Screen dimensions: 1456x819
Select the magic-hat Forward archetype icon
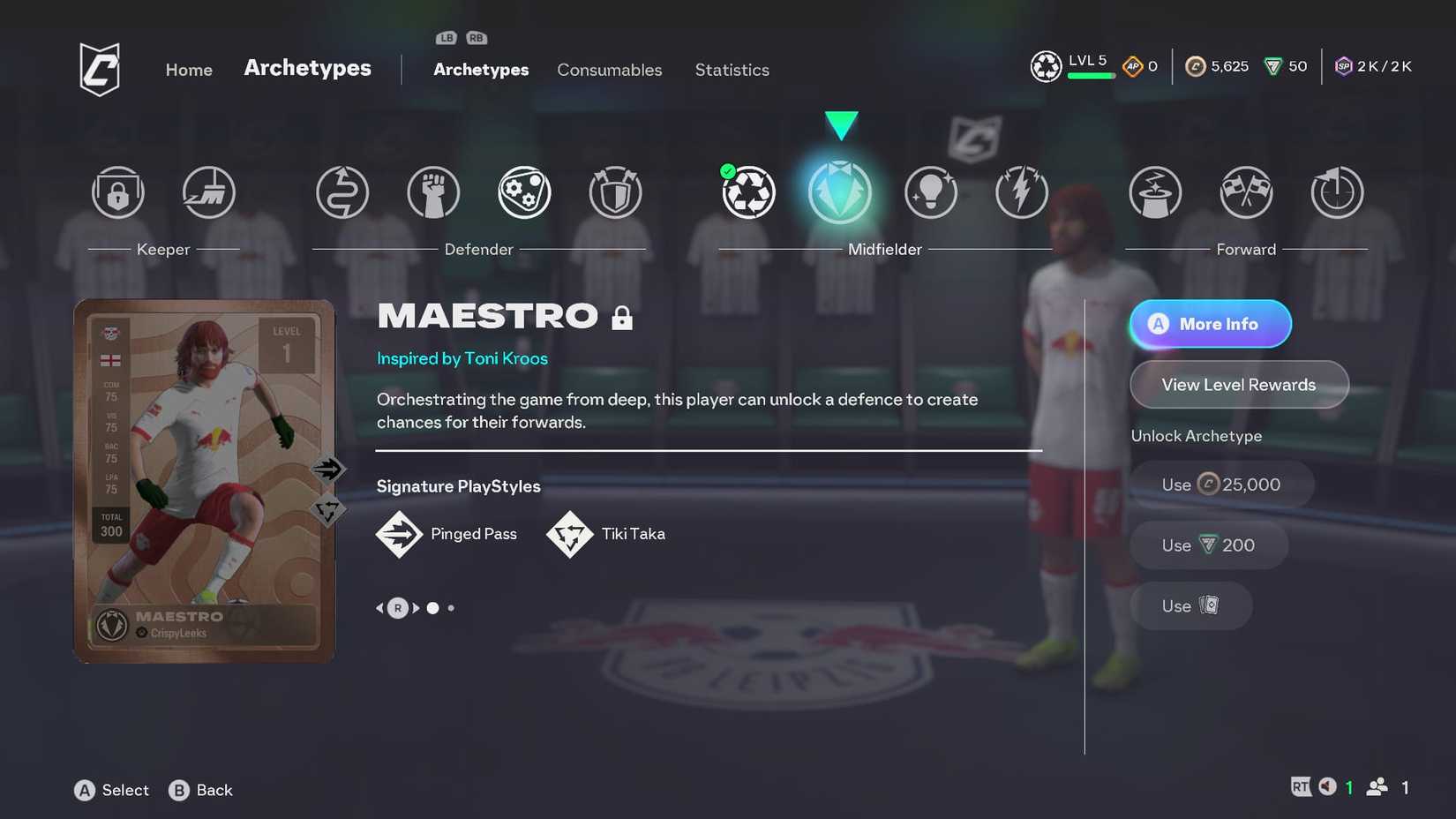point(1155,192)
